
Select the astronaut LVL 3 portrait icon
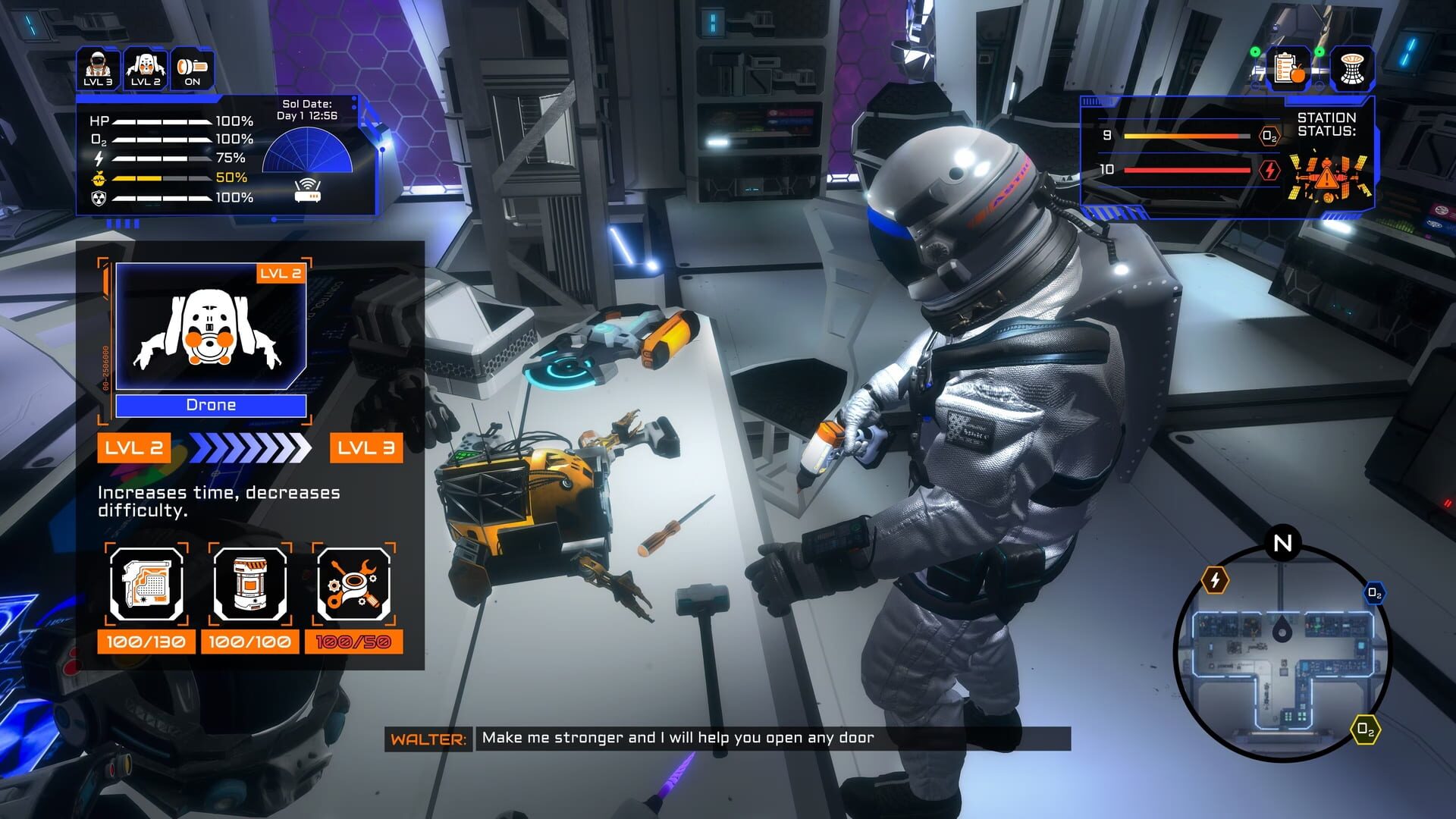97,68
